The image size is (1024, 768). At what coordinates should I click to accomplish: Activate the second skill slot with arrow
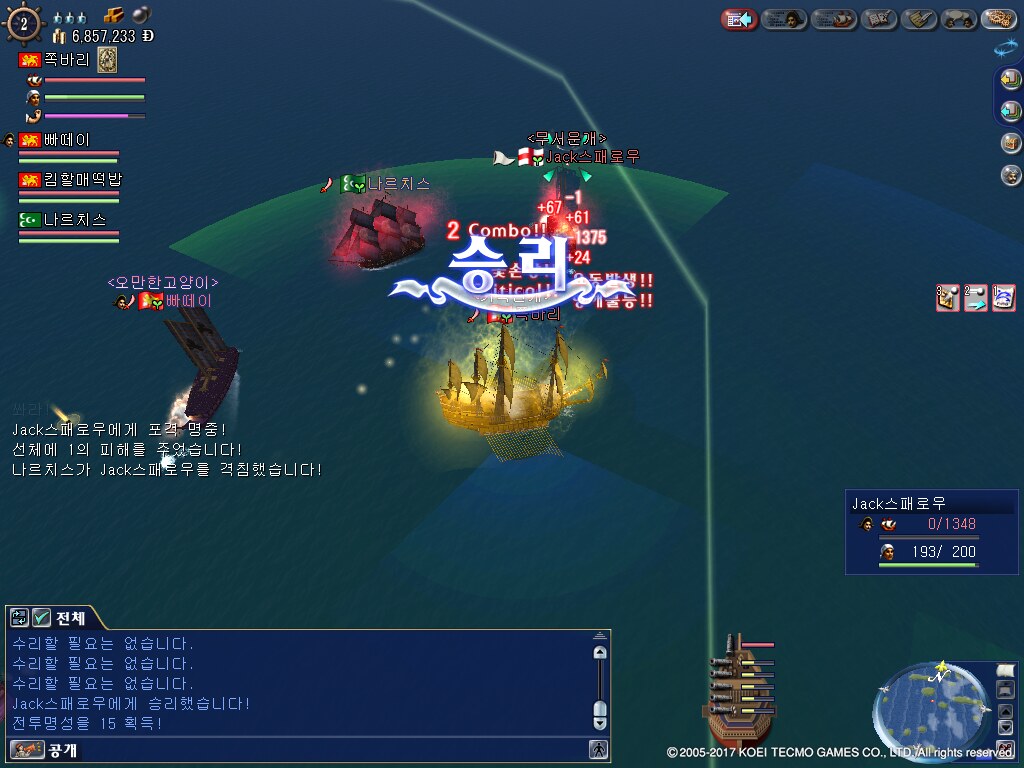pos(976,298)
